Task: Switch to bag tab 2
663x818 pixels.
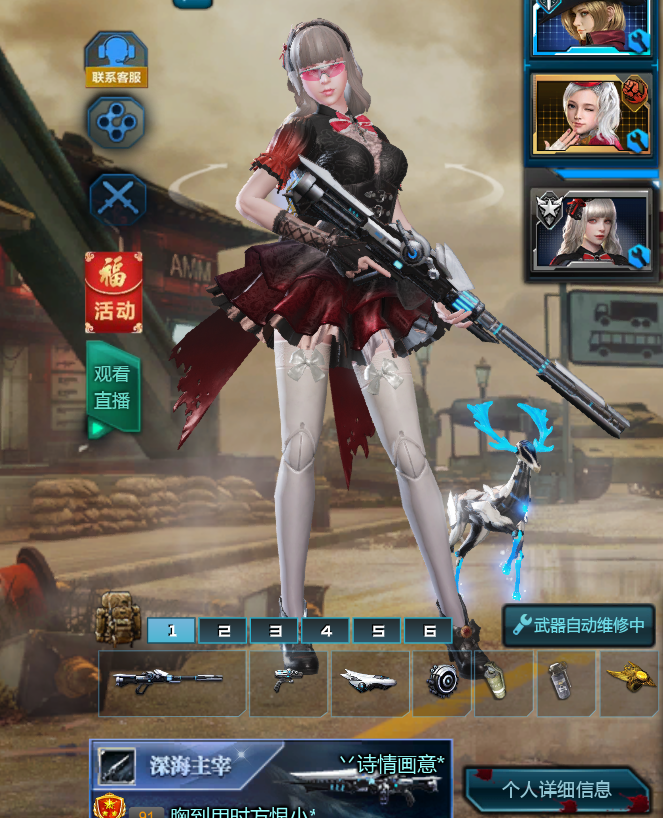Action: (223, 631)
